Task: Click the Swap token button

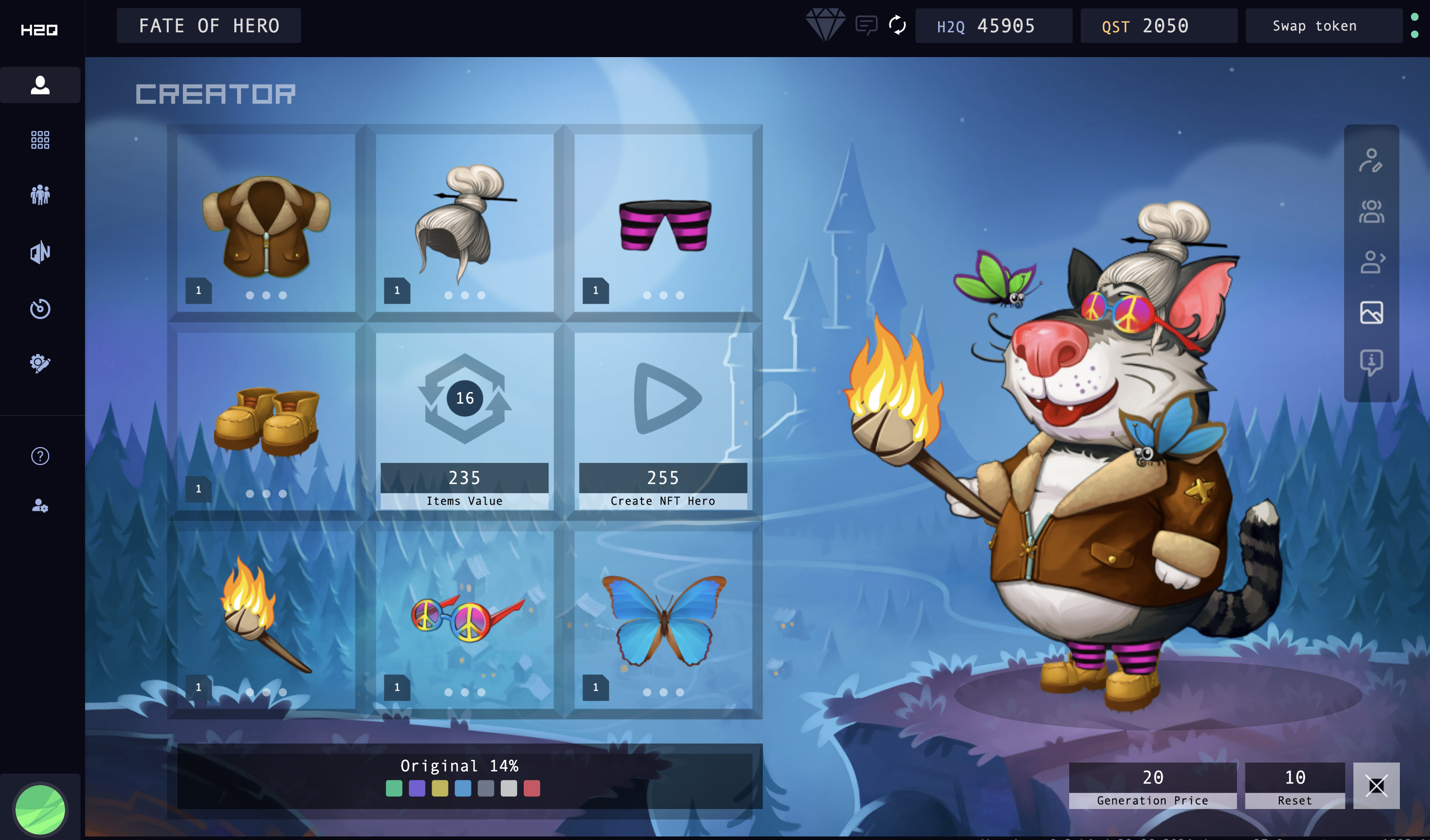Action: click(1314, 26)
